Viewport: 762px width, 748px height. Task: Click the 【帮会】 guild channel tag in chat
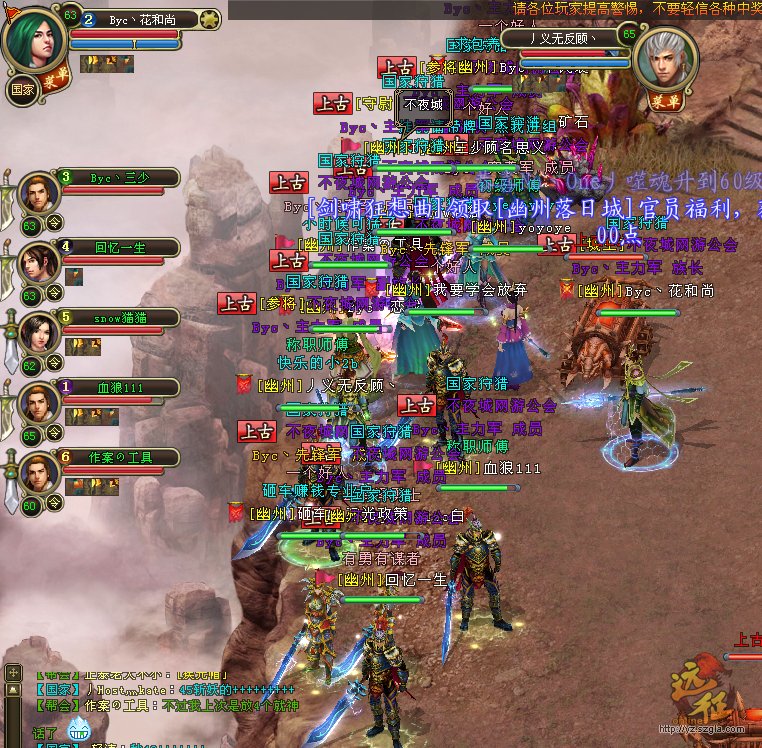[56, 706]
